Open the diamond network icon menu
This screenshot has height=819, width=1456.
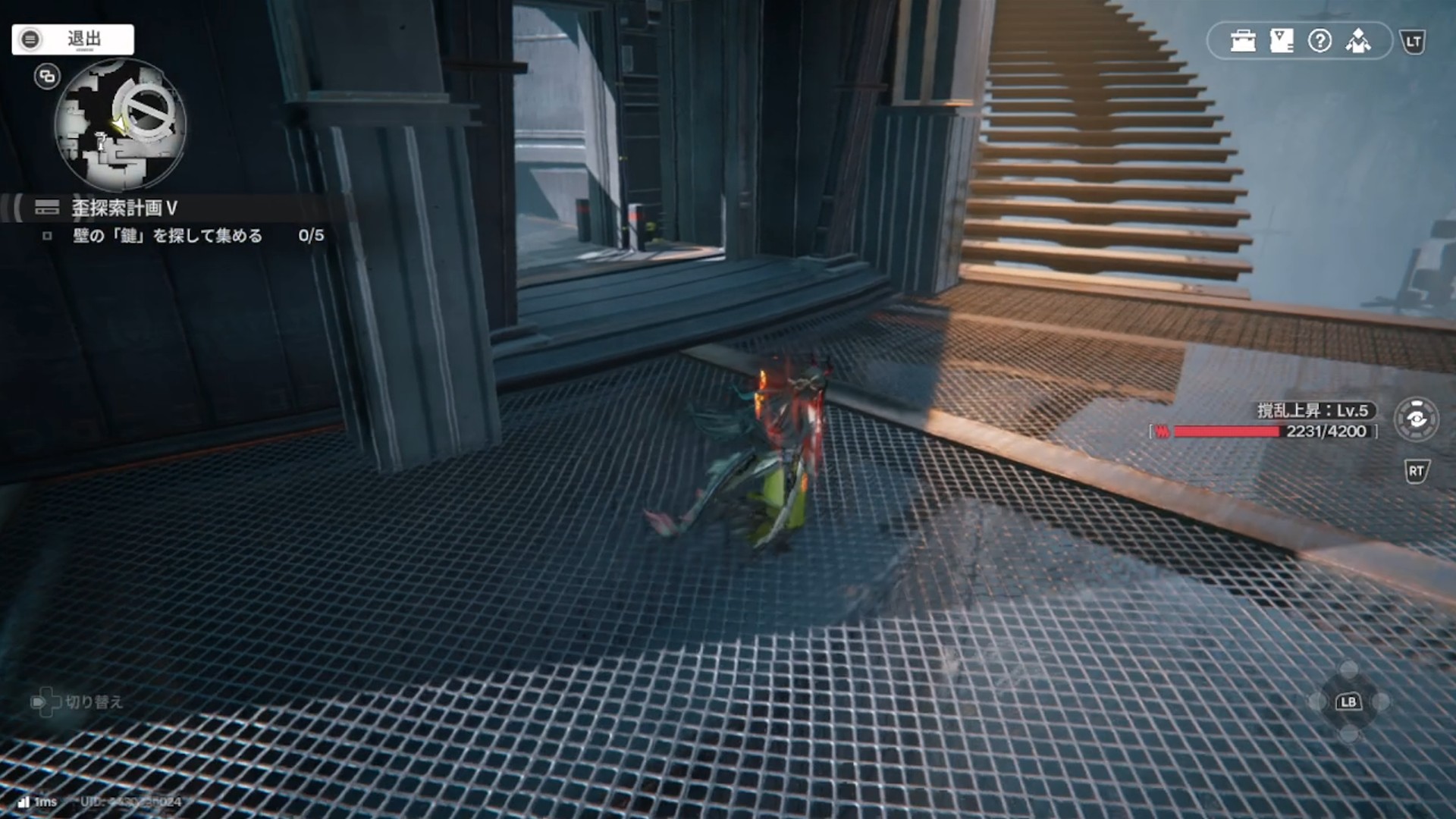(1358, 41)
